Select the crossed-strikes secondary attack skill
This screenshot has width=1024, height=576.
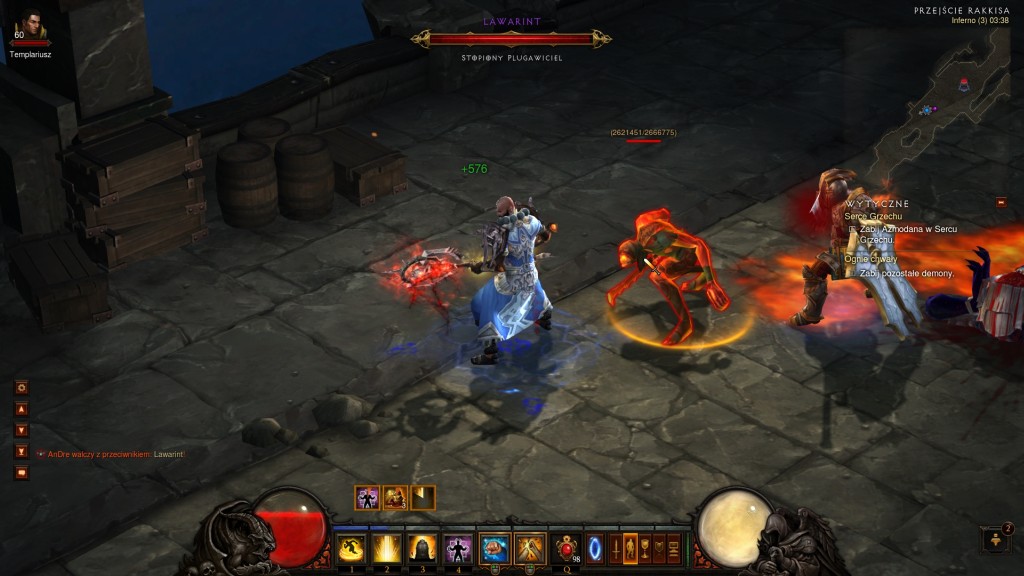(x=530, y=548)
